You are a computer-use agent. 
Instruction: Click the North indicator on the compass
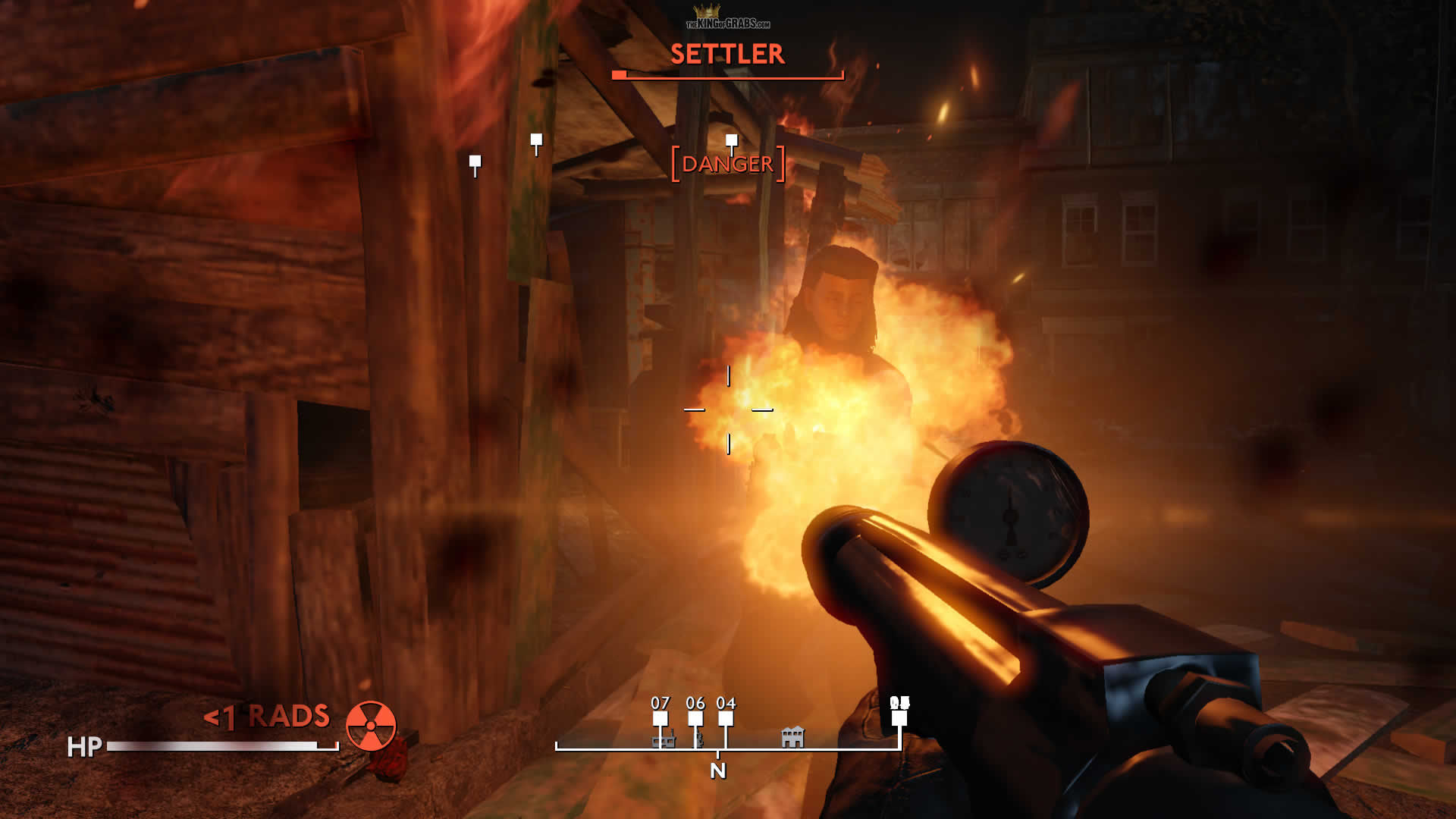coord(718,770)
